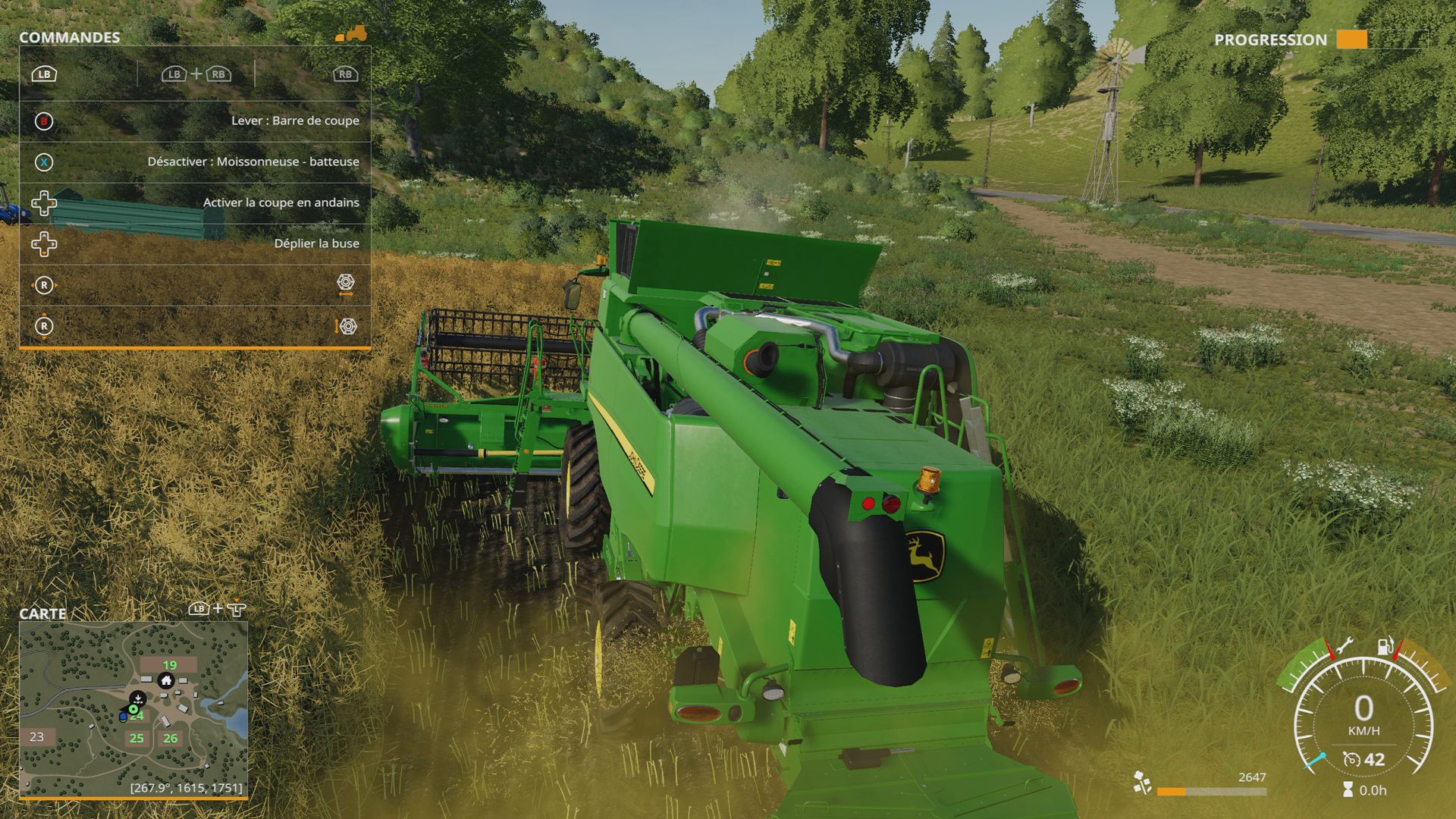The width and height of the screenshot is (1456, 819).
Task: Expand the map with the LB plus icon
Action: [218, 607]
